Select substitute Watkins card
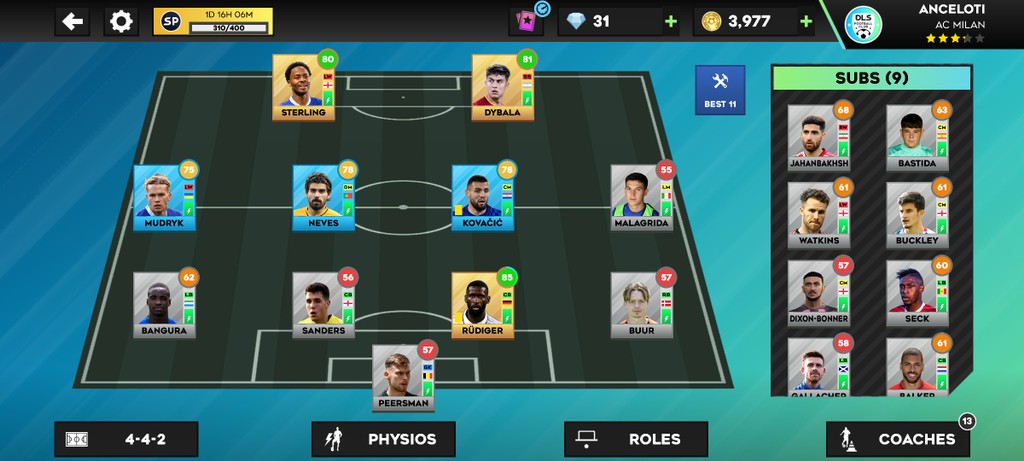Viewport: 1024px width, 461px height. [x=818, y=215]
